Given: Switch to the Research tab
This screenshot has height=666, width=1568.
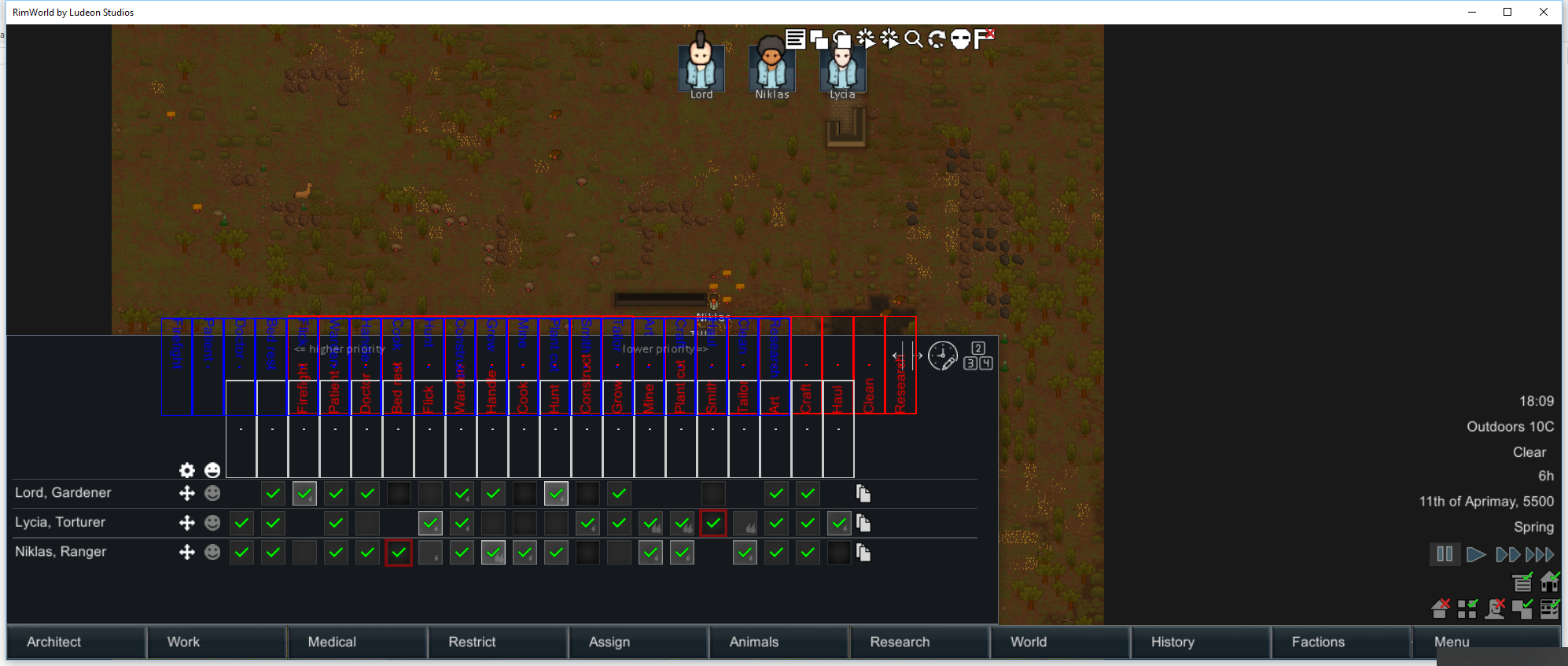Looking at the screenshot, I should (899, 642).
